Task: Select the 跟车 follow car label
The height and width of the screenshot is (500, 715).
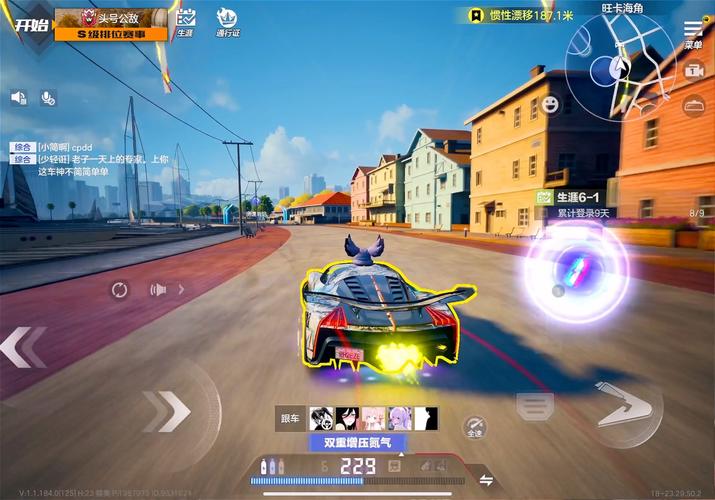Action: (290, 419)
